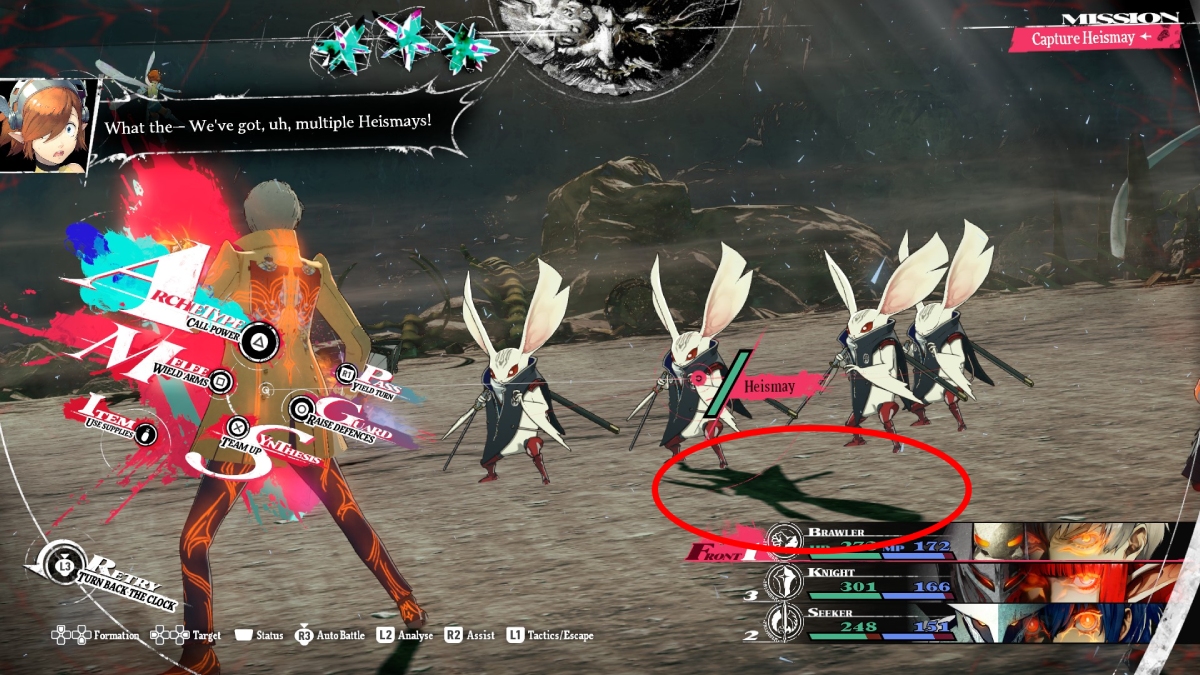Select the Brawler party member row
This screenshot has height=675, width=1200.
click(960, 541)
